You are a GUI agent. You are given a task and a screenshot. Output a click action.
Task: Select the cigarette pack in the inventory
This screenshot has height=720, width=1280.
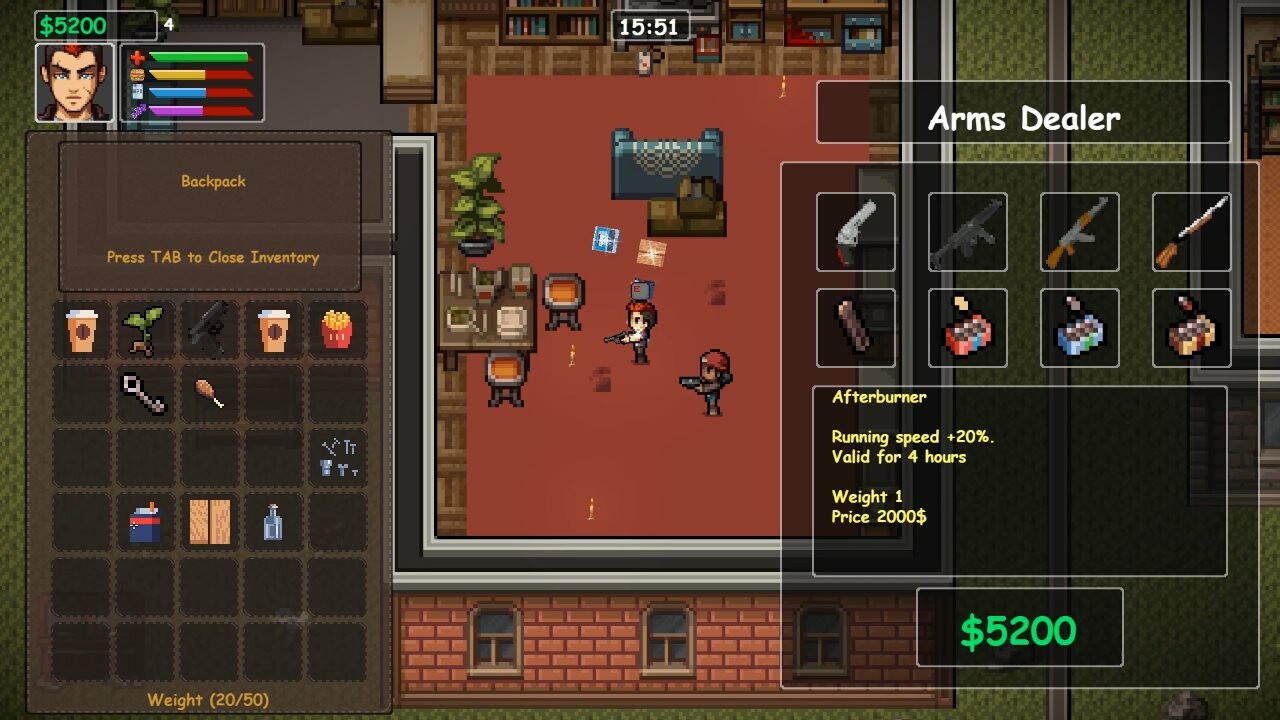144,522
